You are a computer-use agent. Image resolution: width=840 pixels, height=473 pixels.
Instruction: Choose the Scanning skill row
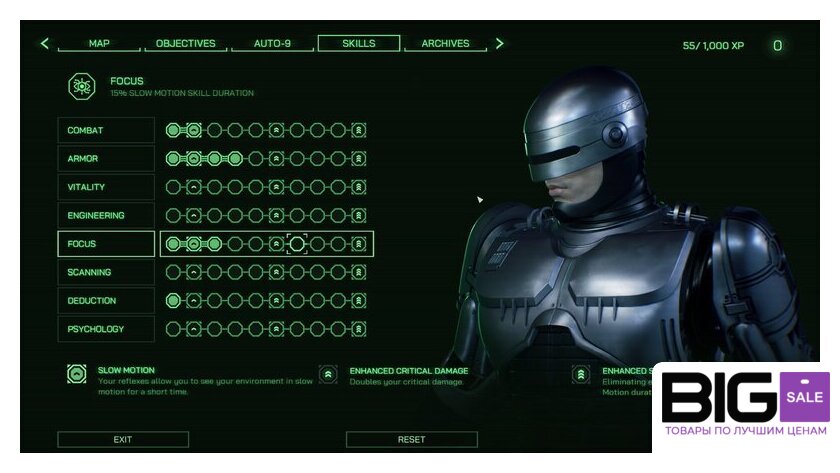point(106,273)
